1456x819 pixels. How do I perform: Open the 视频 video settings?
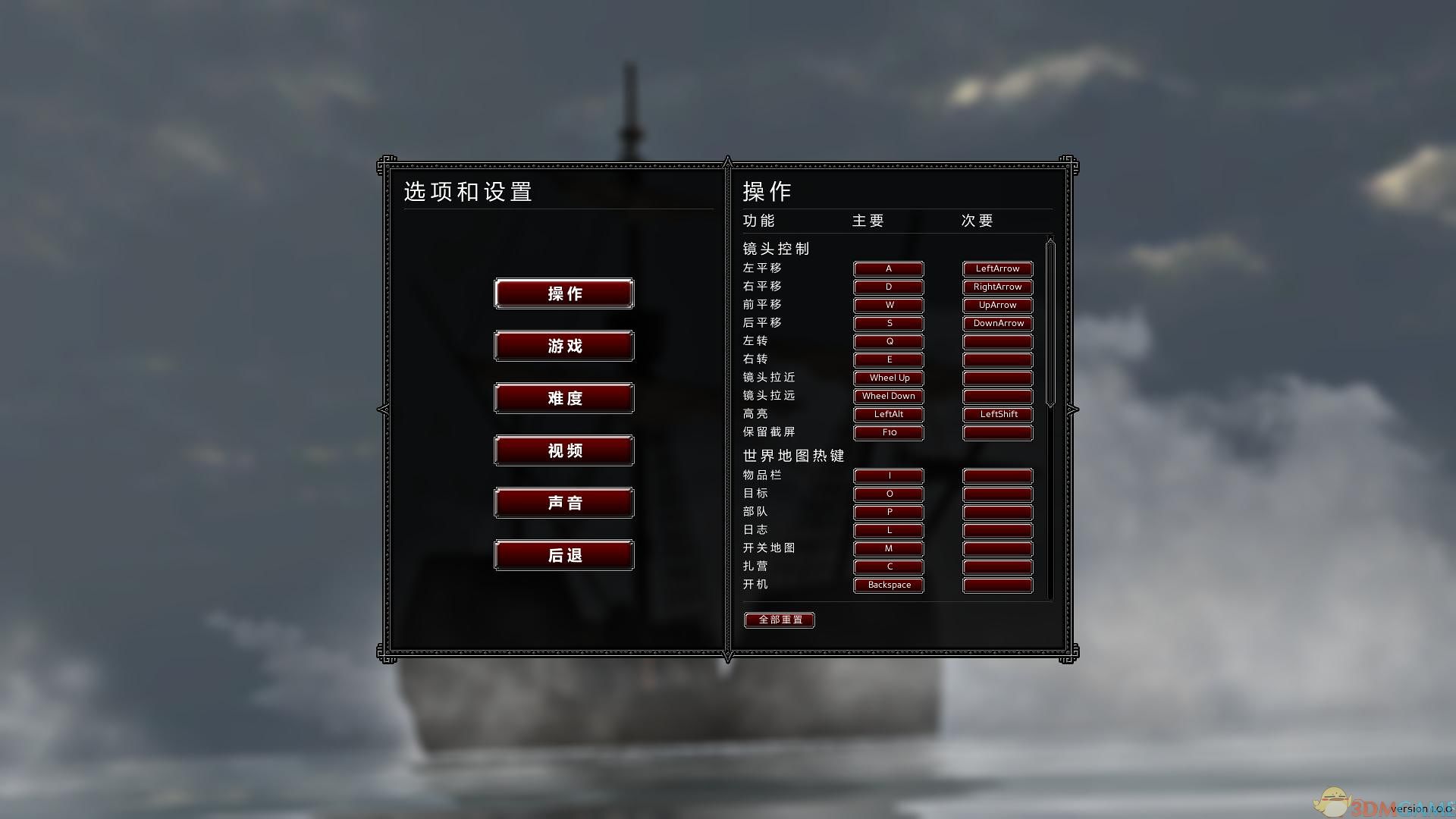coord(563,450)
